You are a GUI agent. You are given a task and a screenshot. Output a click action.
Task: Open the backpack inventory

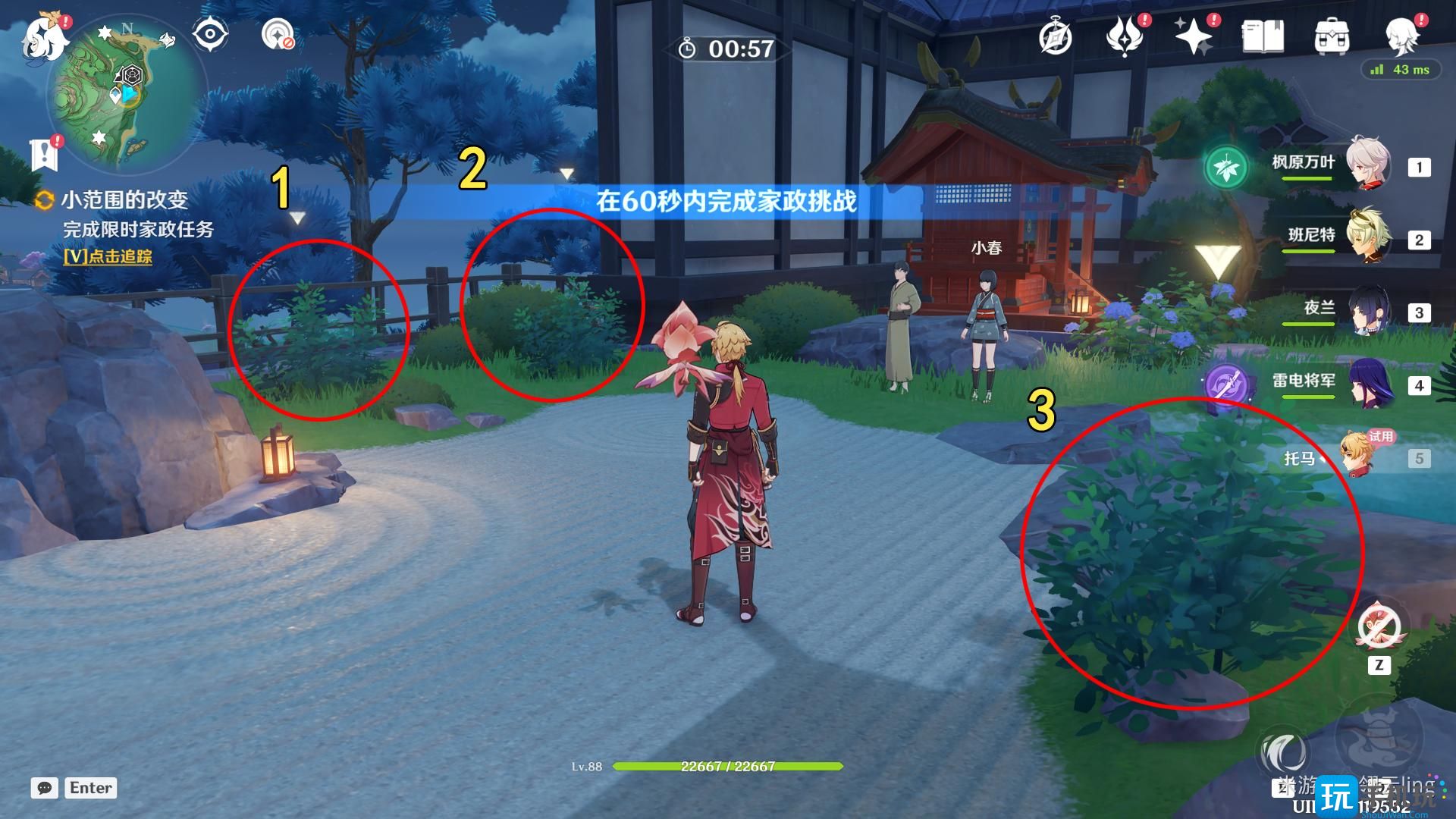pos(1332,36)
